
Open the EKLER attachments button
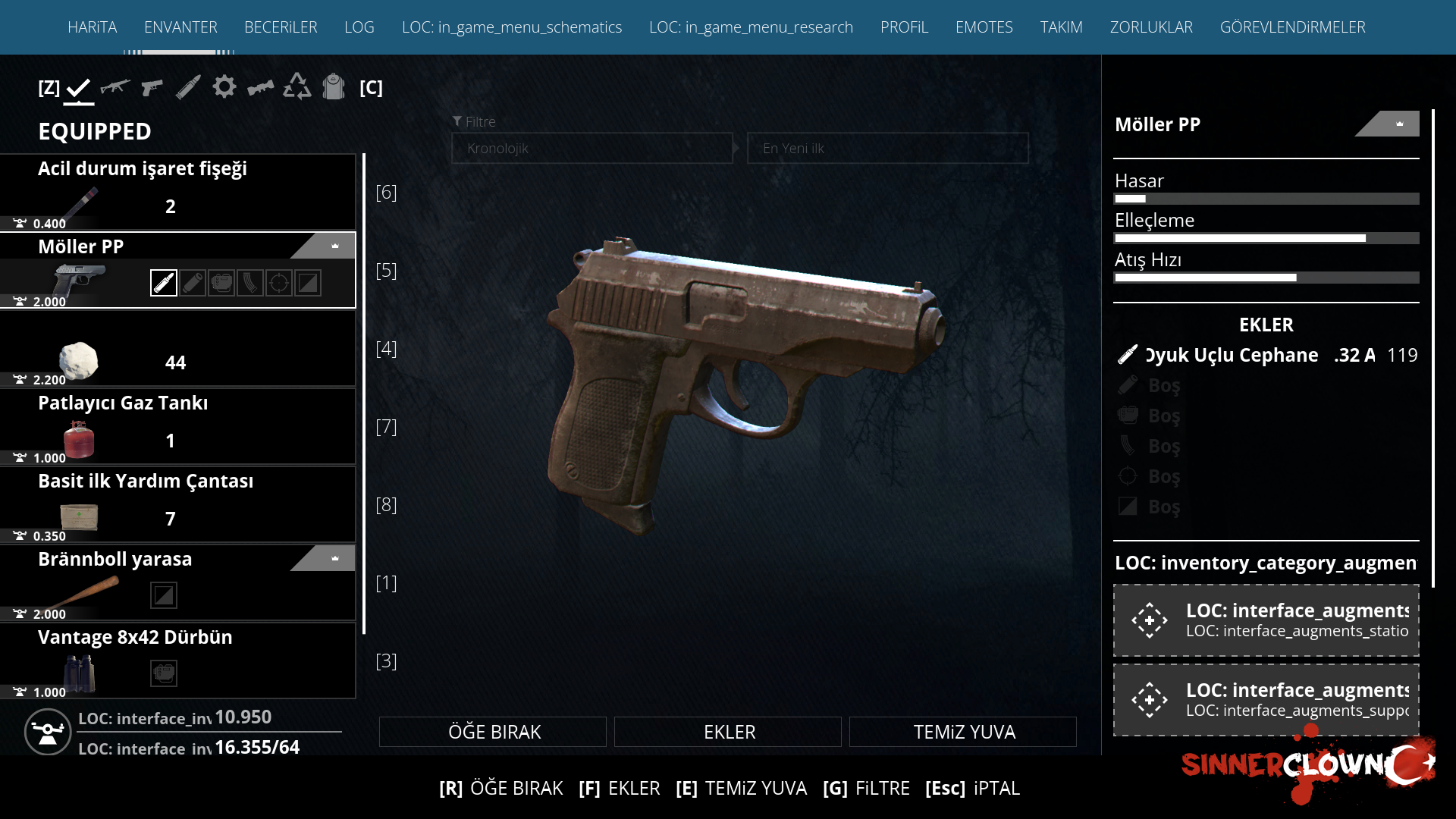pos(728,732)
